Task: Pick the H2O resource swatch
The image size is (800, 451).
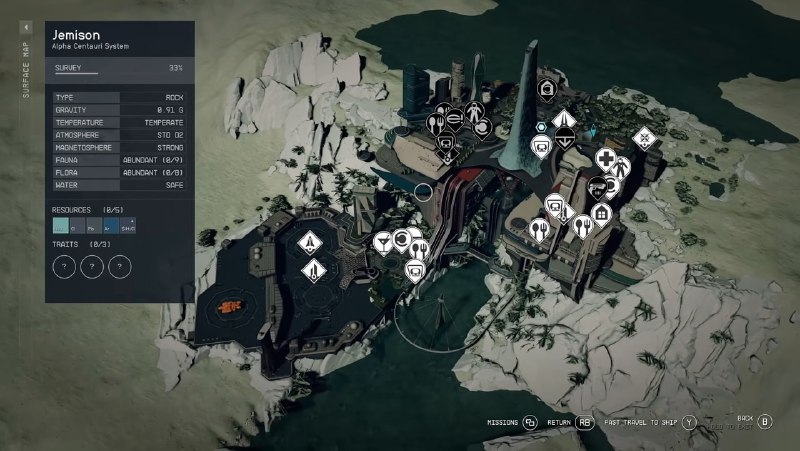Action: [x=61, y=227]
